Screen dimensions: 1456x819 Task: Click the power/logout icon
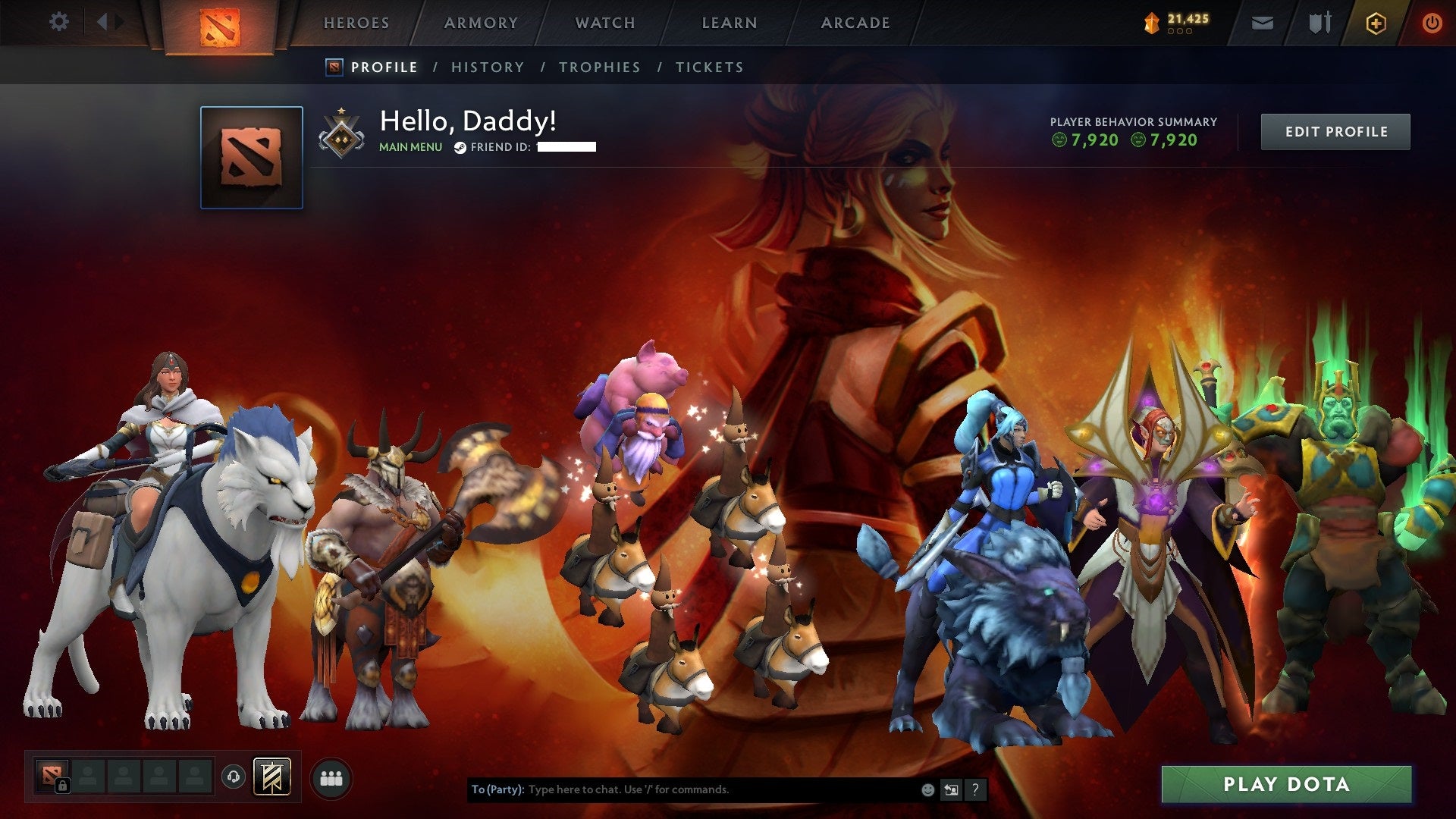[x=1432, y=23]
